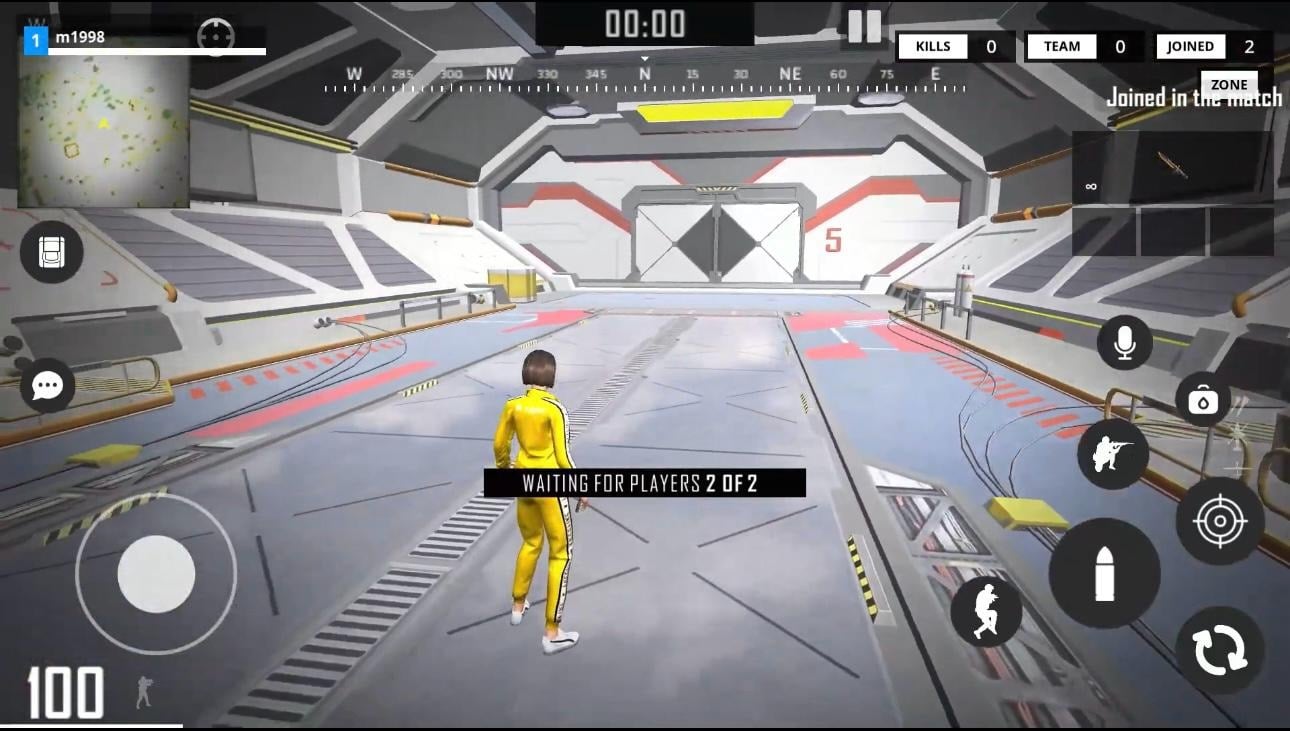Tap the running soldier button
The height and width of the screenshot is (731, 1290).
tap(985, 611)
